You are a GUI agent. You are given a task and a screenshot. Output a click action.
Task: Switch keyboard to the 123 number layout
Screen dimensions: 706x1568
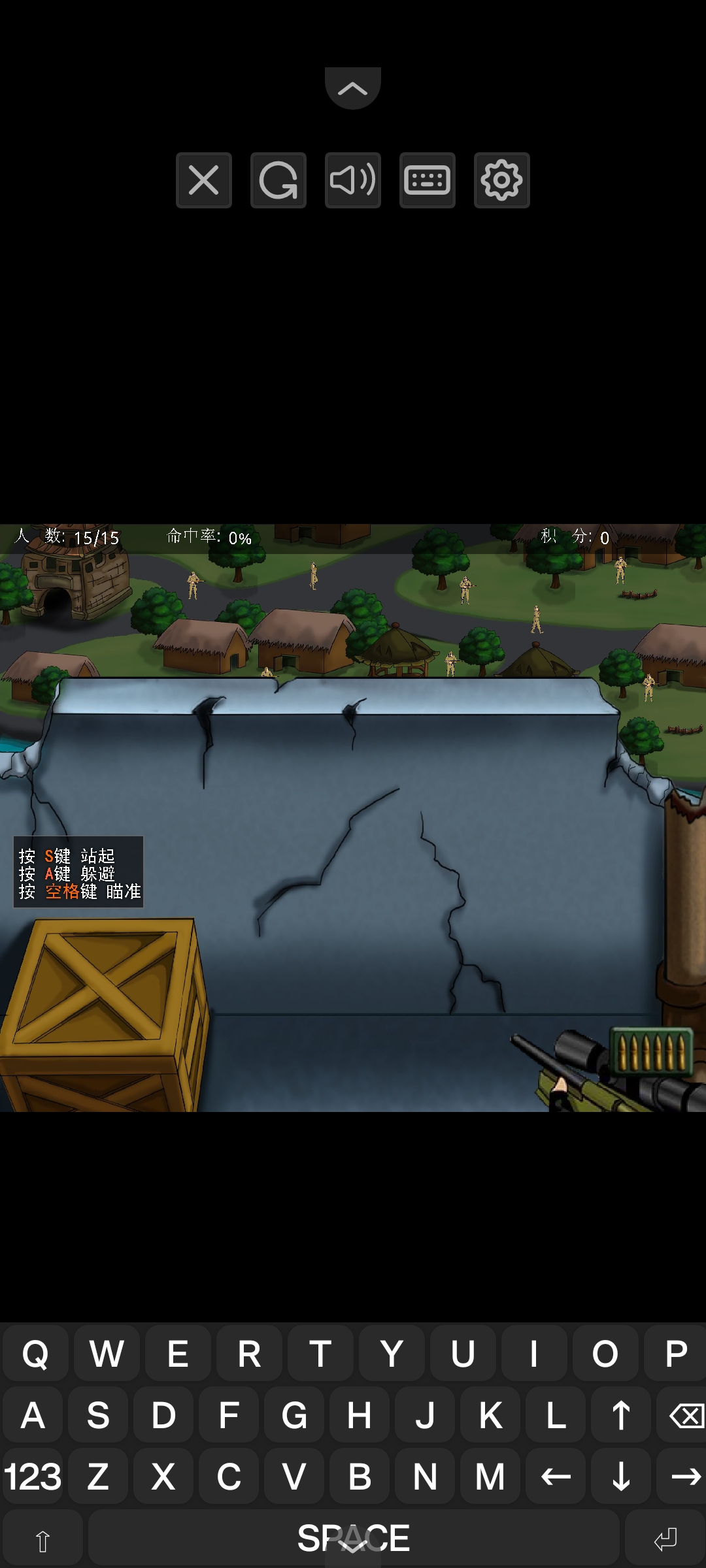coord(33,1477)
